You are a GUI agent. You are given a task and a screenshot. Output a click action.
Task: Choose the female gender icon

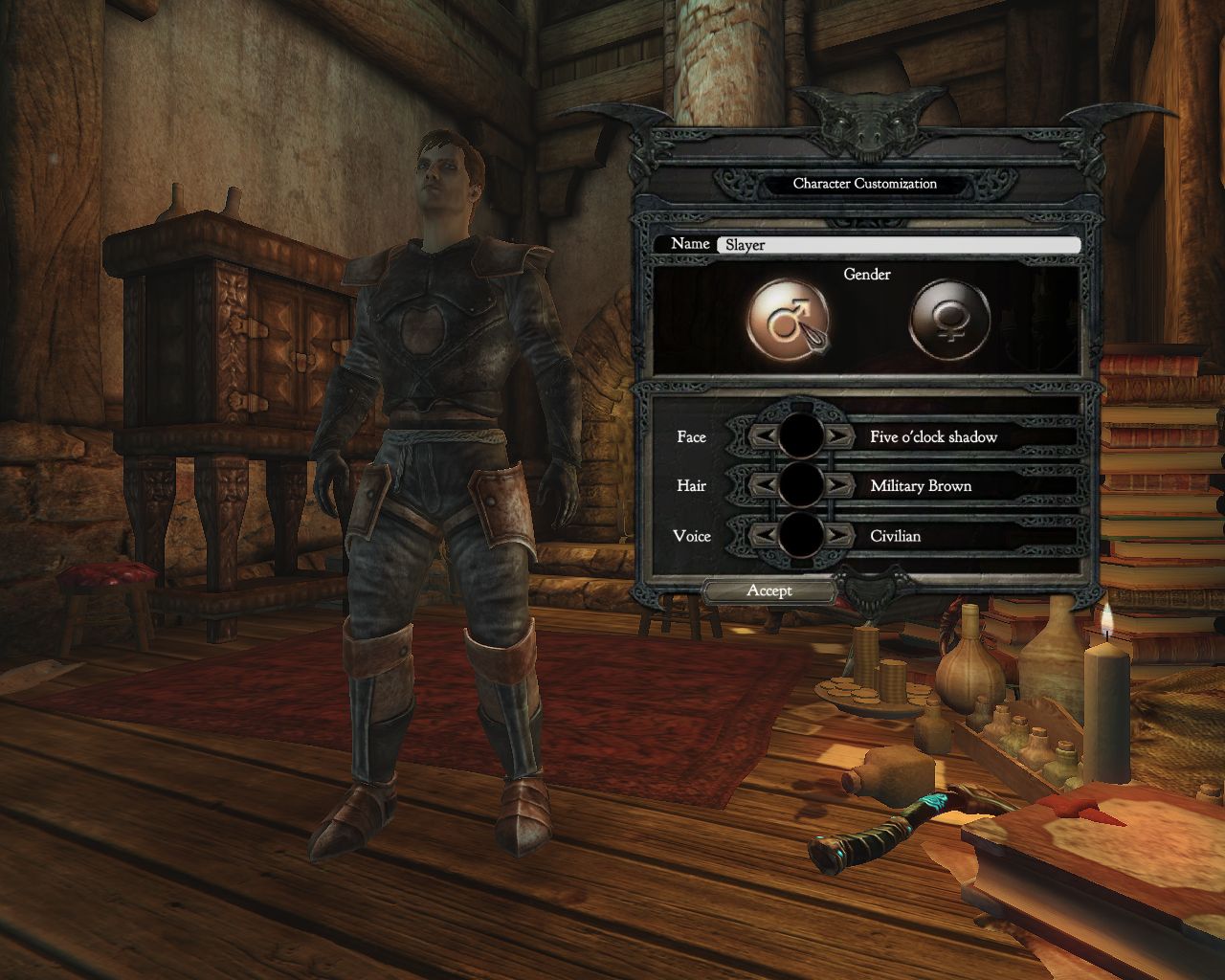click(x=948, y=318)
